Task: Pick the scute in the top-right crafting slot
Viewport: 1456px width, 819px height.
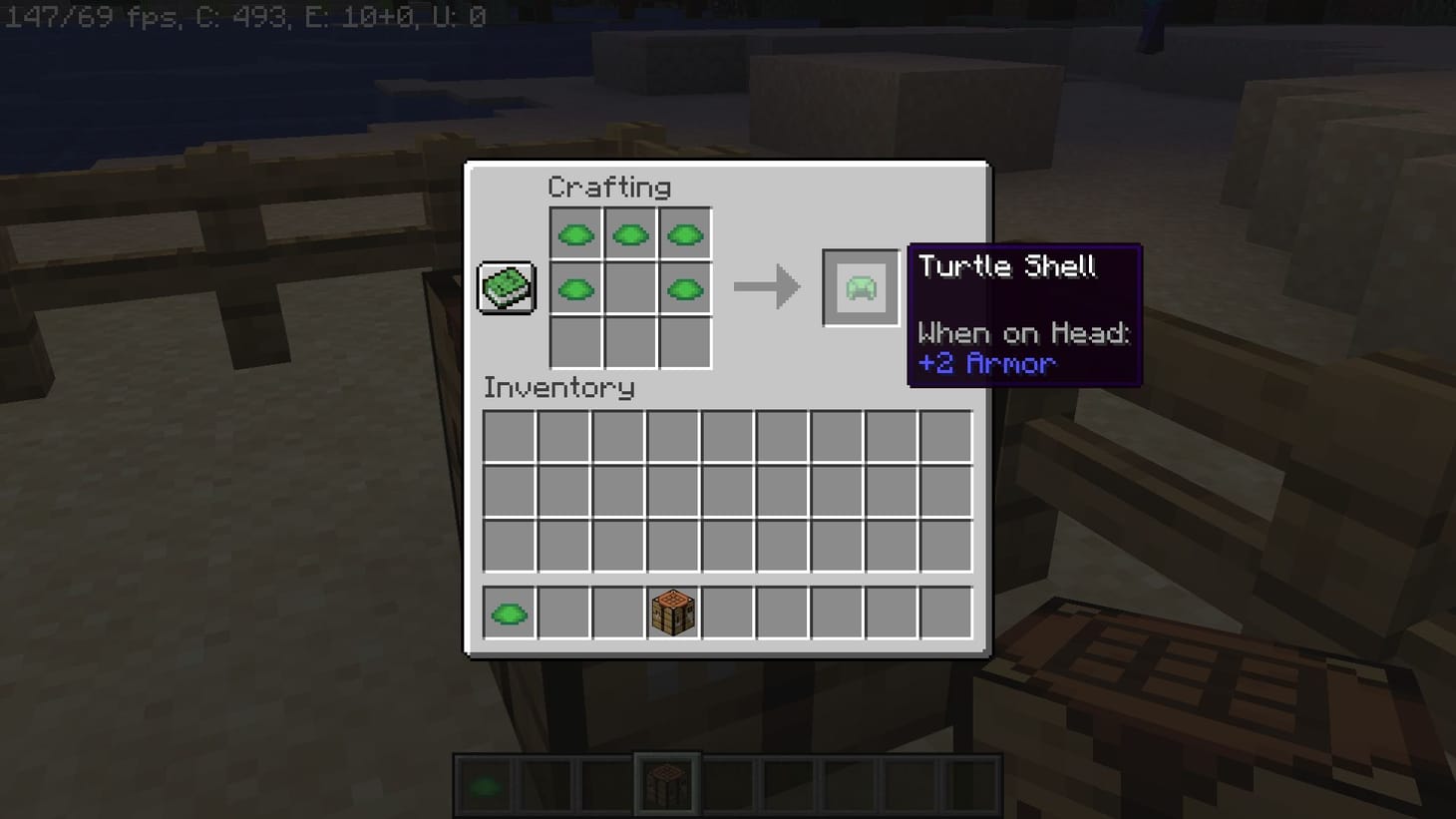Action: pyautogui.click(x=685, y=232)
